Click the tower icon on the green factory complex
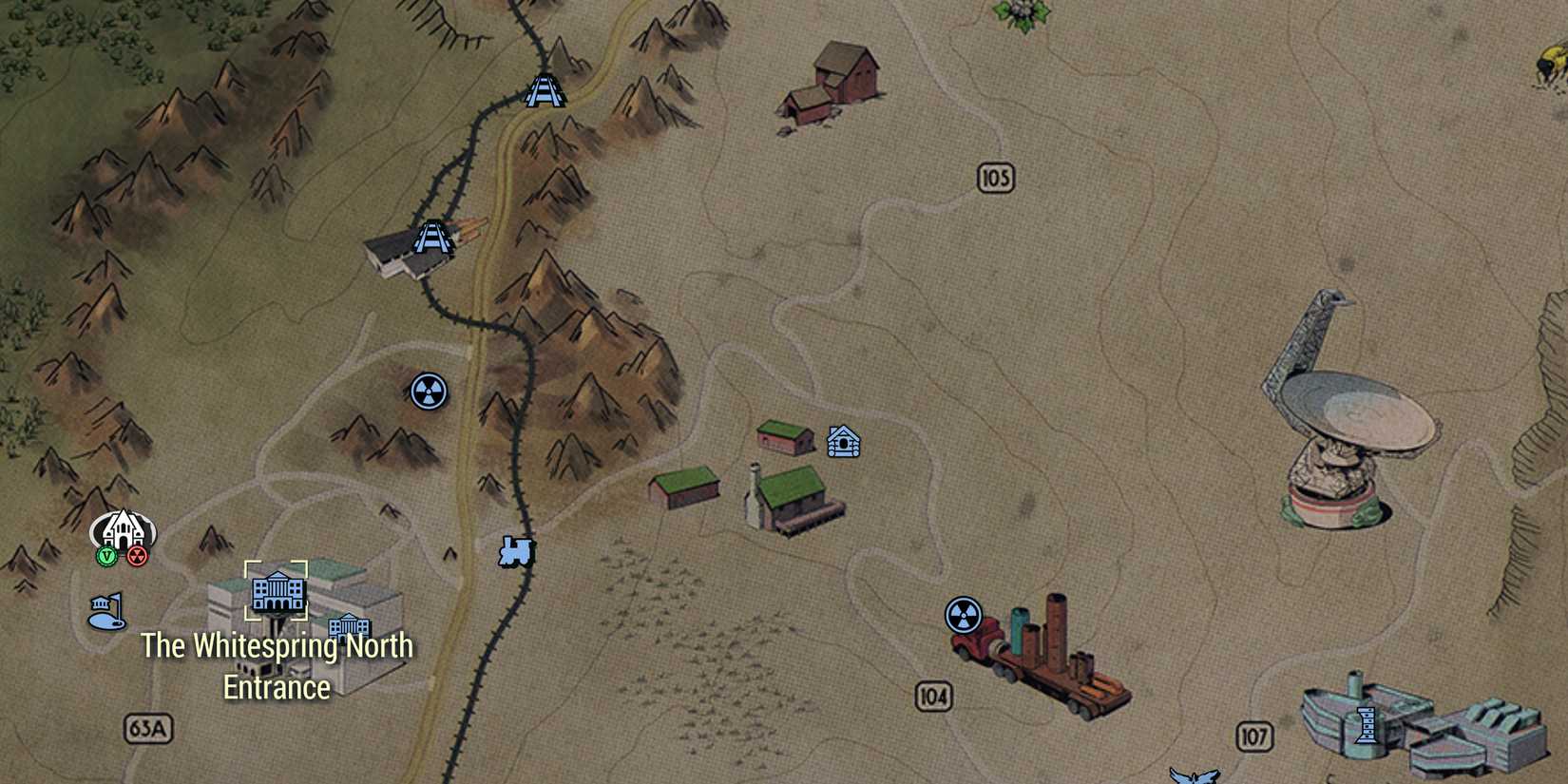Image resolution: width=1568 pixels, height=784 pixels. tap(1366, 727)
